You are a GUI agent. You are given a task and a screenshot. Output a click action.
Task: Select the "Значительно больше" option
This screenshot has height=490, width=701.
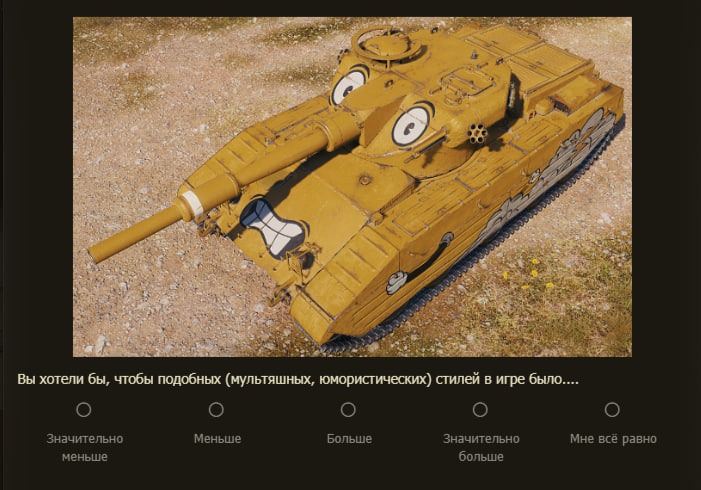coord(480,409)
